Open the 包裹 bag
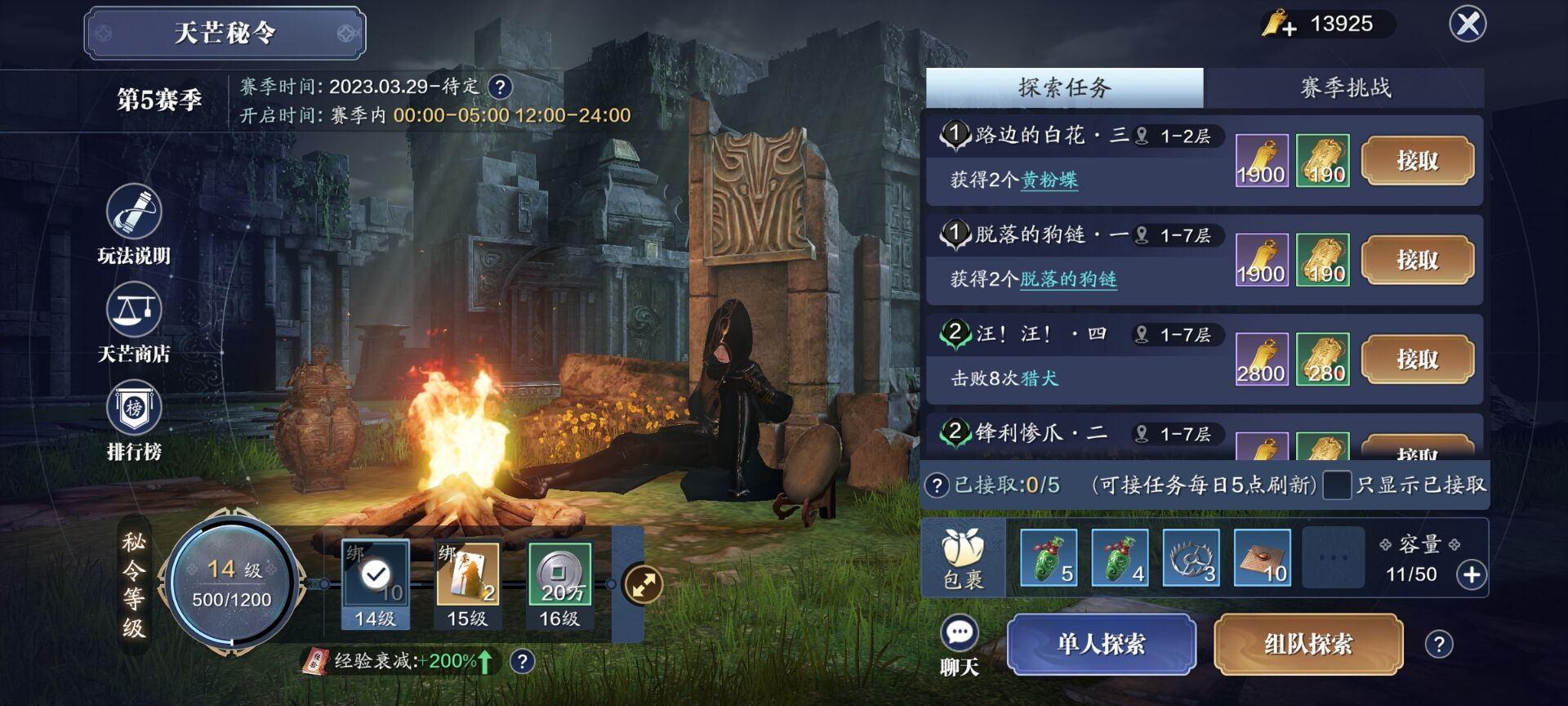Screen dimensions: 1568x706 coord(963,559)
